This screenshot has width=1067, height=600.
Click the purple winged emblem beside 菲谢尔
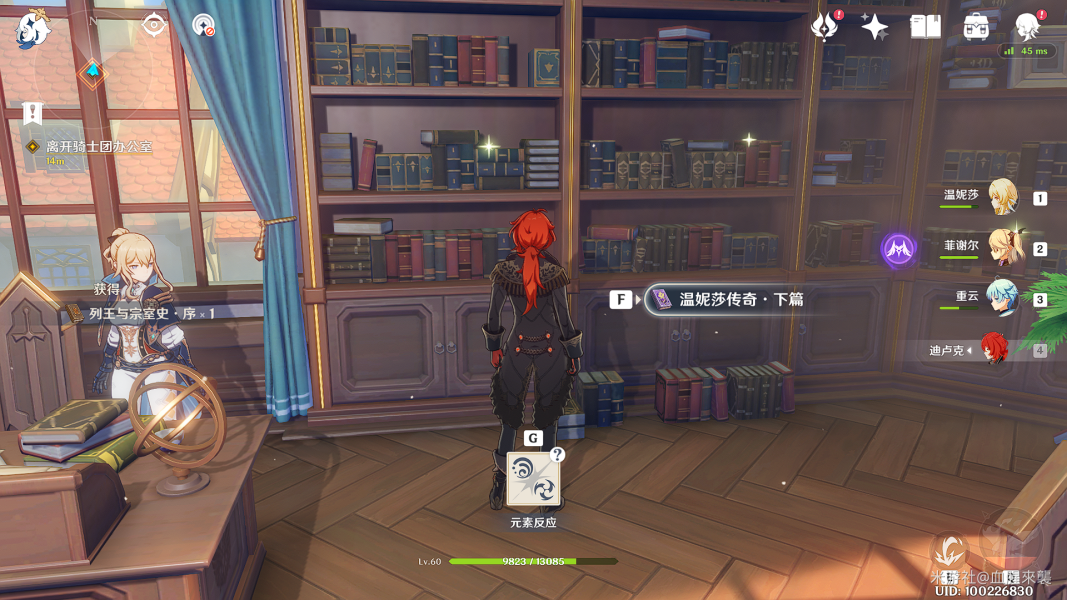[898, 249]
